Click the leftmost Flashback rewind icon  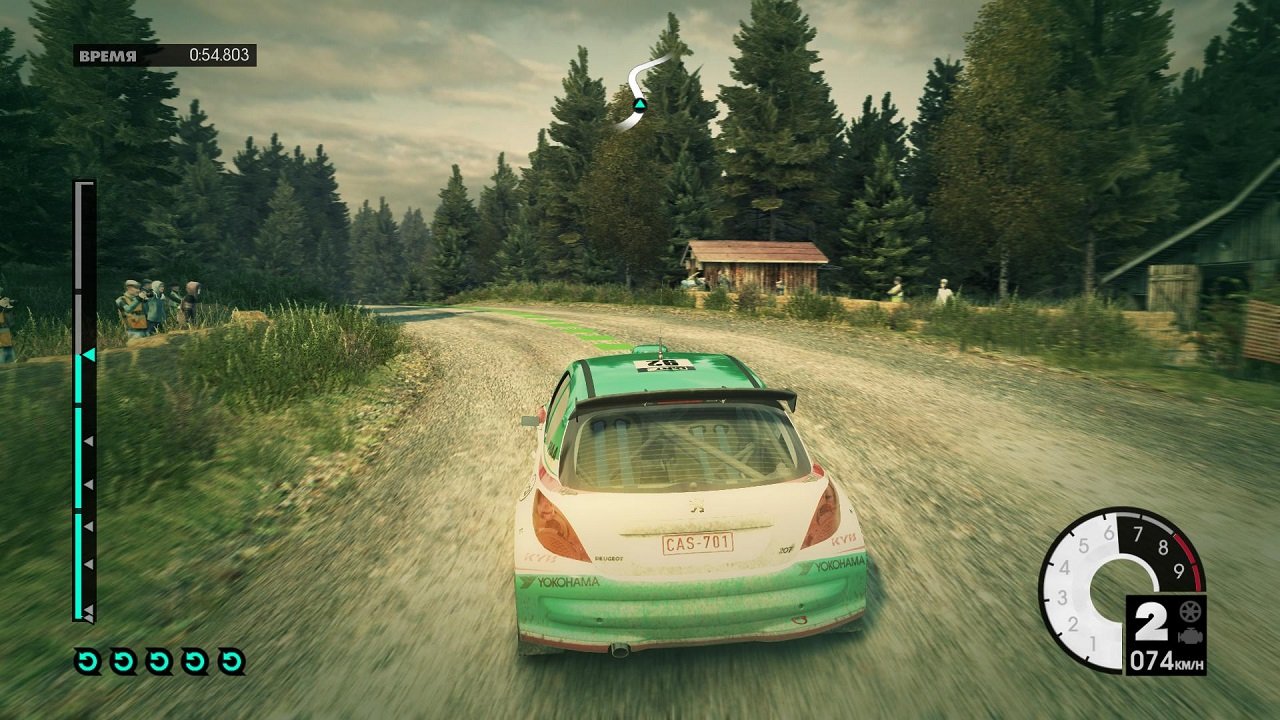coord(87,660)
